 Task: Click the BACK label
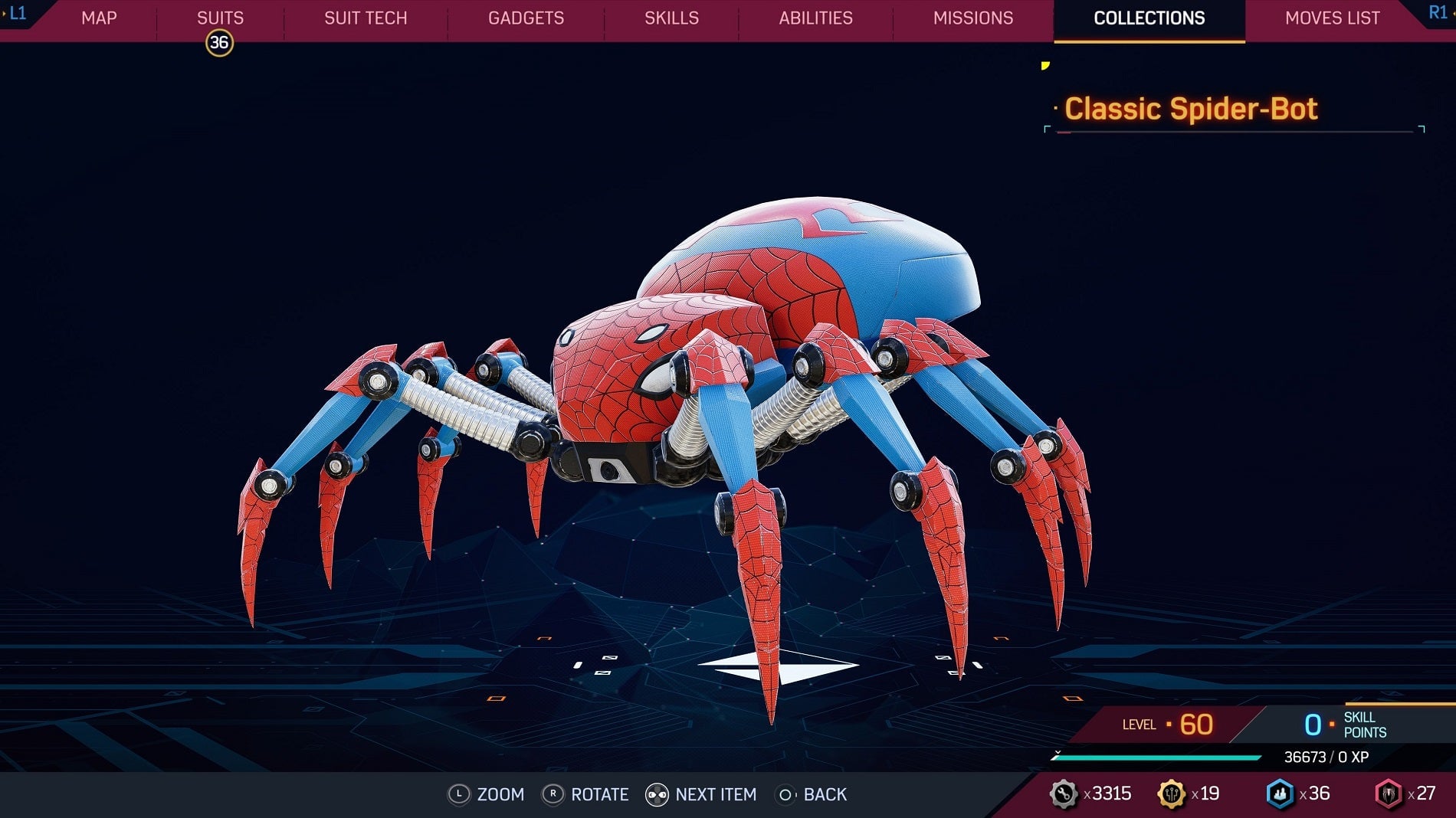(x=825, y=795)
